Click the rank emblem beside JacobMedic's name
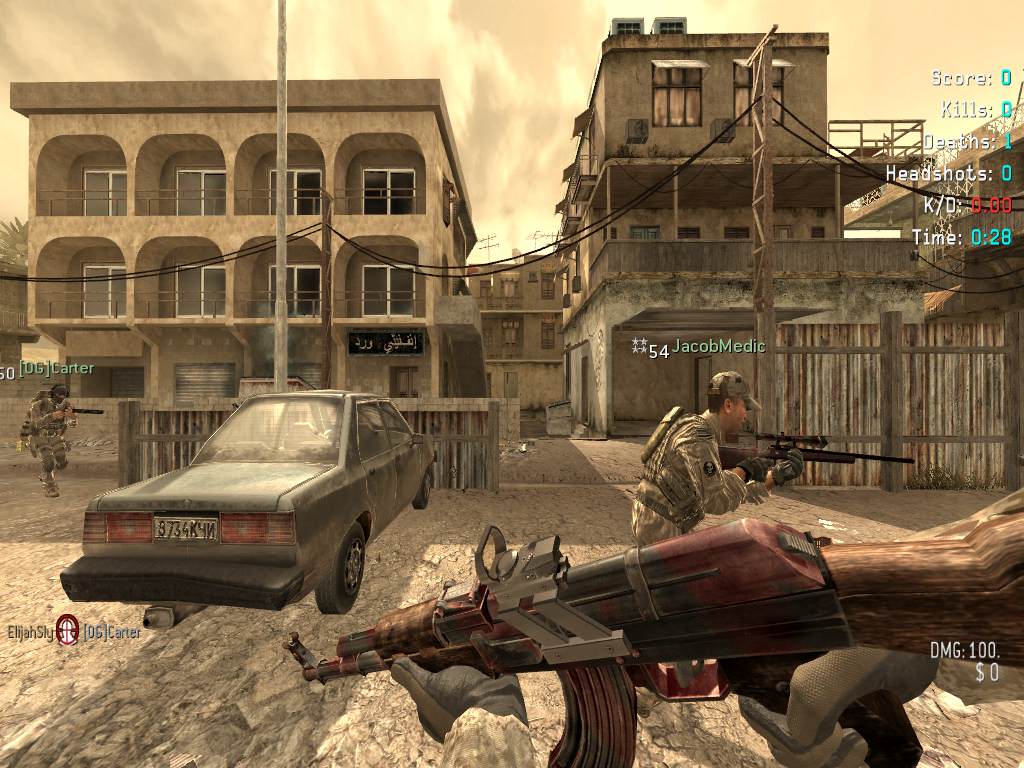Viewport: 1024px width, 768px height. tap(639, 345)
